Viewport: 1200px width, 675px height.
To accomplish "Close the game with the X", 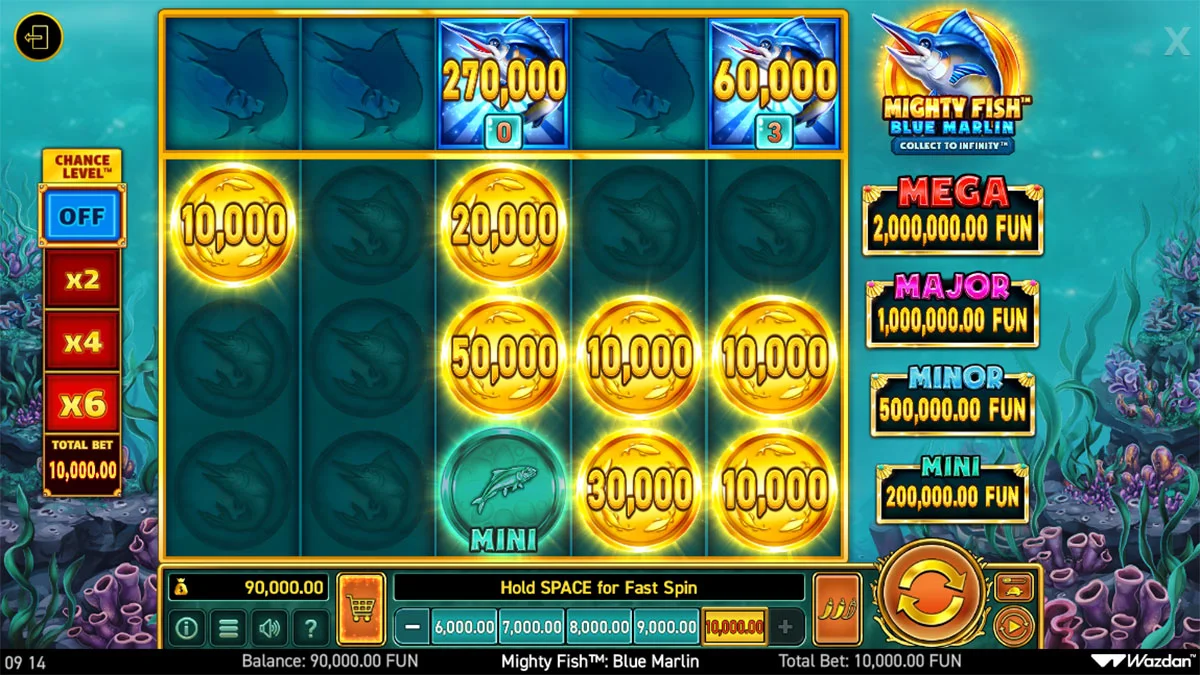I will click(1176, 40).
